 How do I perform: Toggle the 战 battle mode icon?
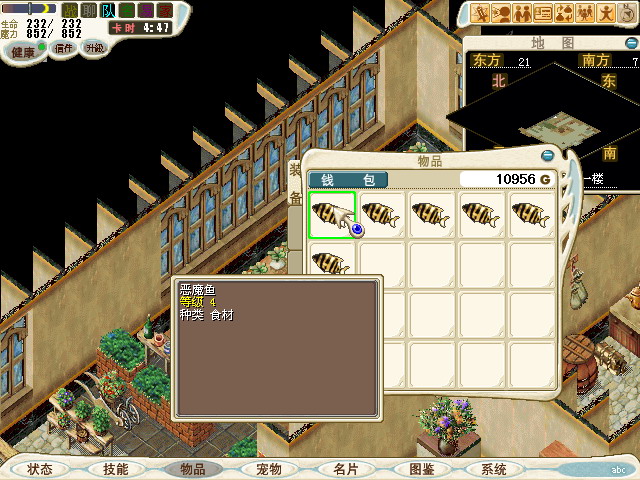pos(69,10)
